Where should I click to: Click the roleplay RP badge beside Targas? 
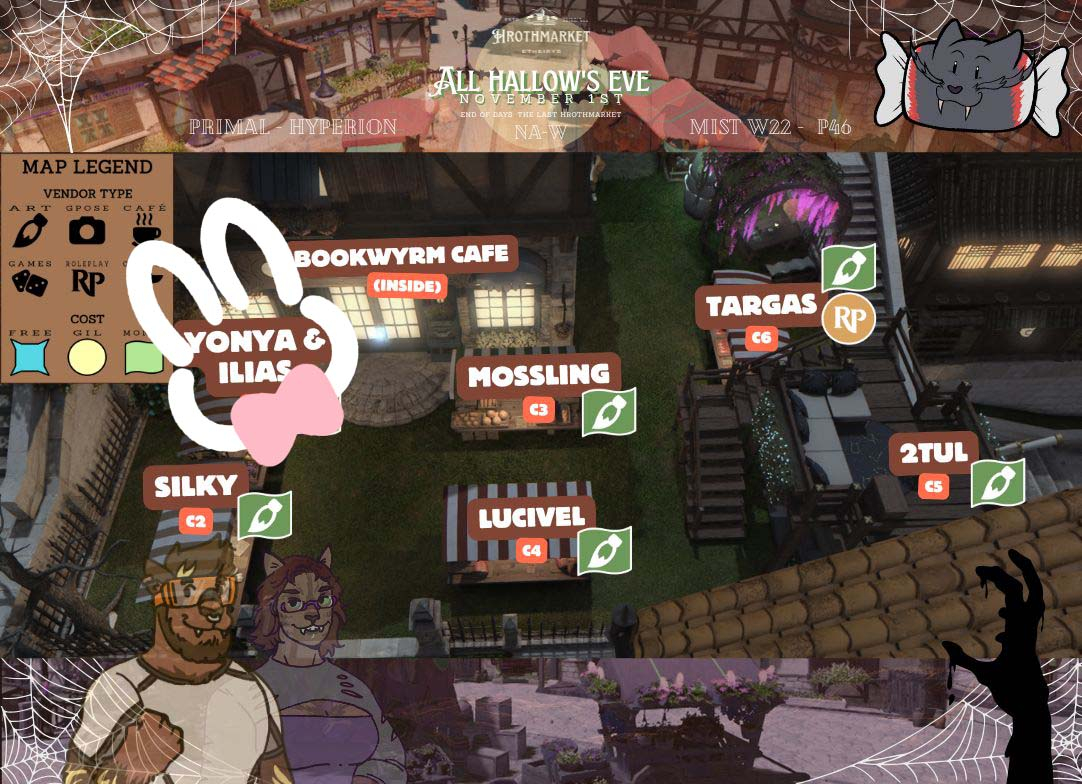pyautogui.click(x=848, y=320)
